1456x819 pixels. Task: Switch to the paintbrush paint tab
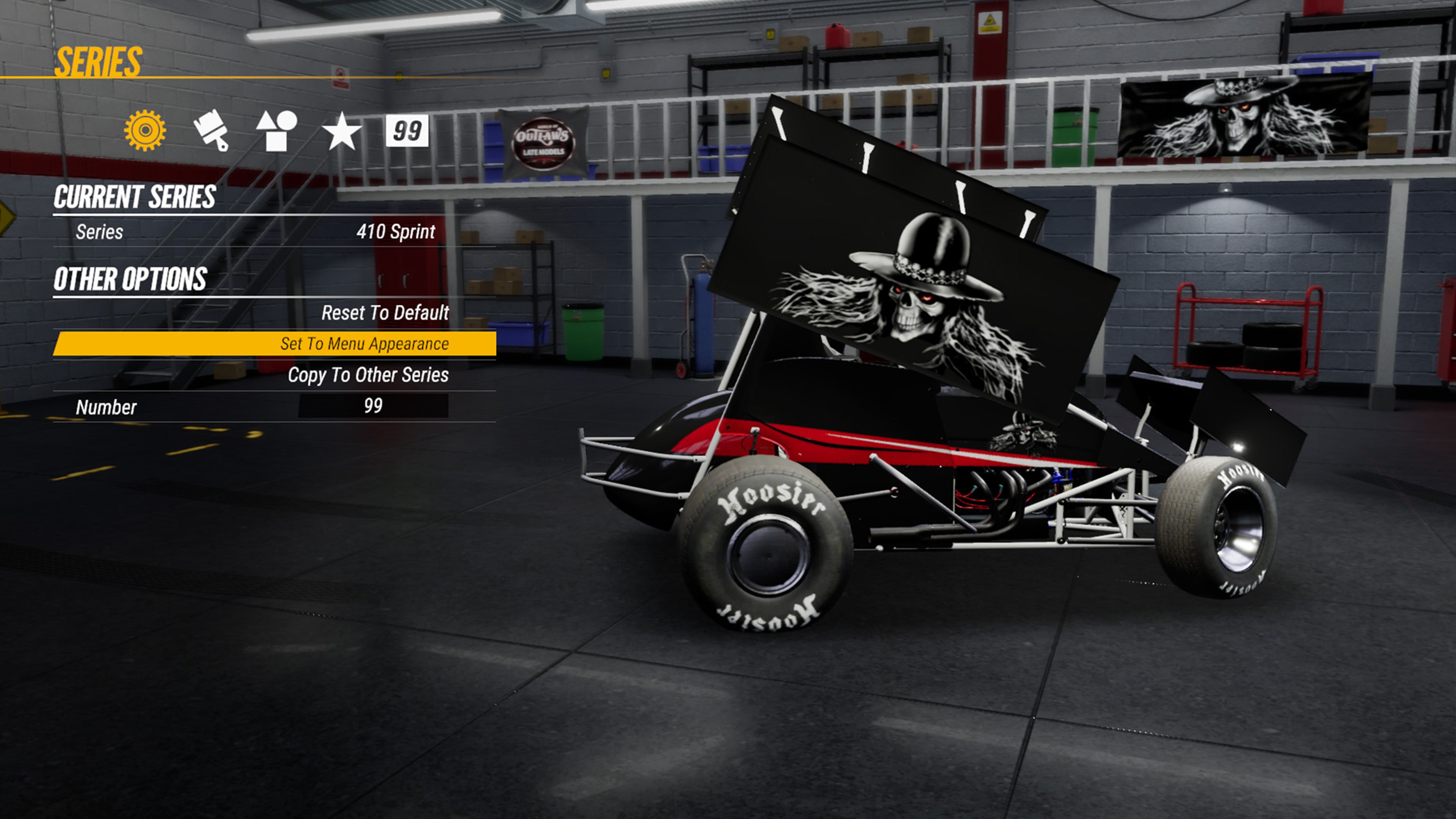(x=211, y=130)
